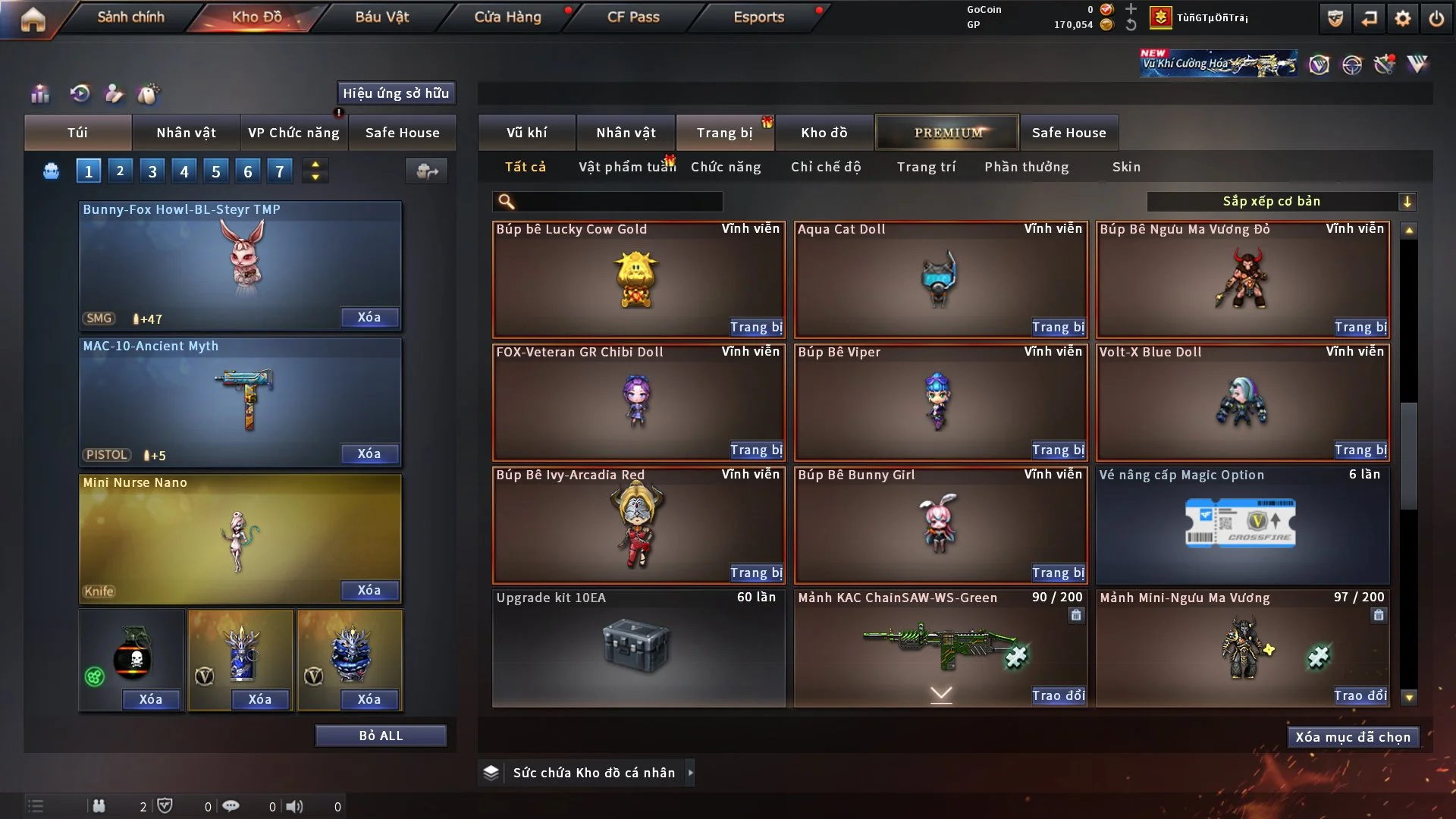Screen dimensions: 1456x819
Task: Switch to the PREMIUM tab
Action: click(x=947, y=133)
